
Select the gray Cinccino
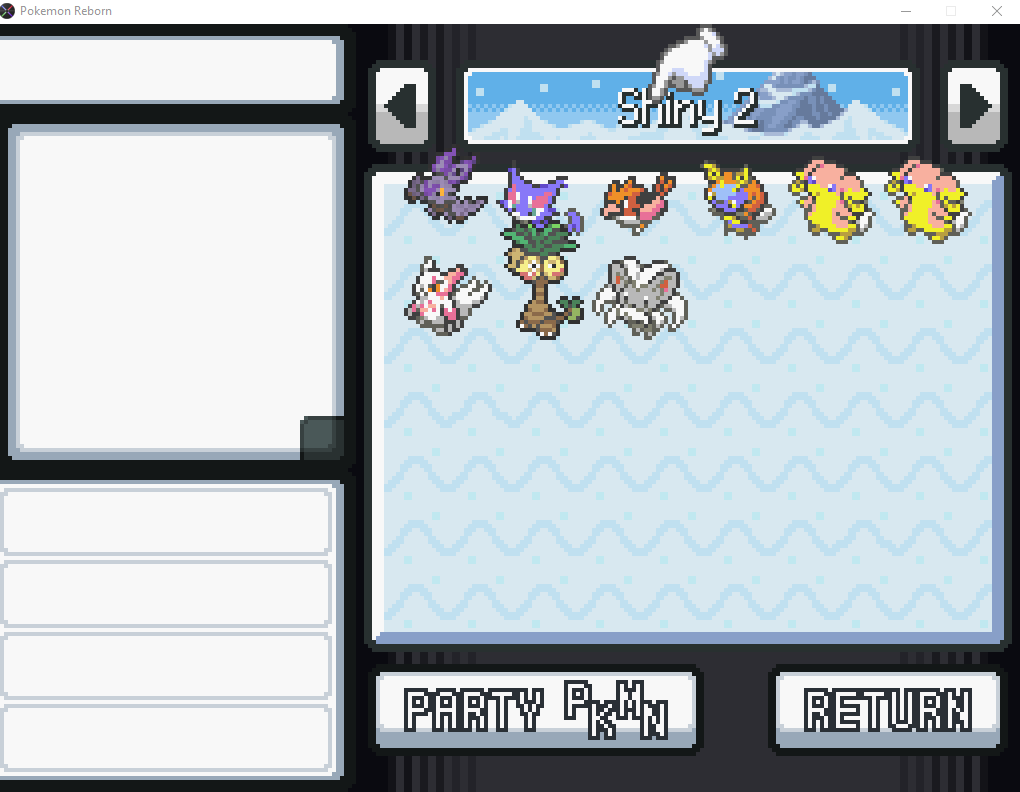639,296
